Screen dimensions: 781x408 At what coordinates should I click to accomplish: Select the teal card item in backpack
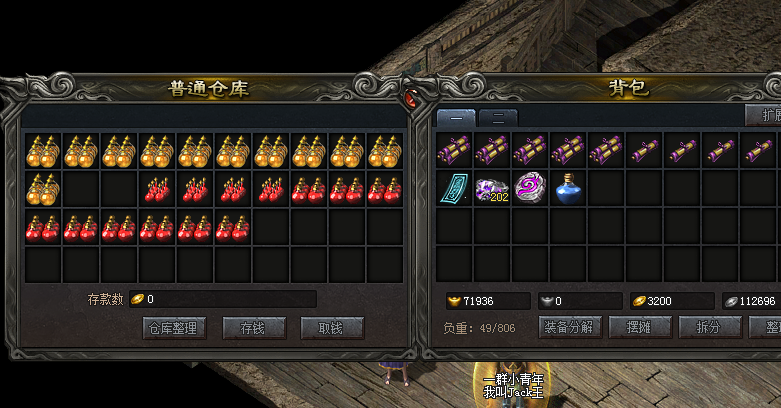(x=455, y=187)
